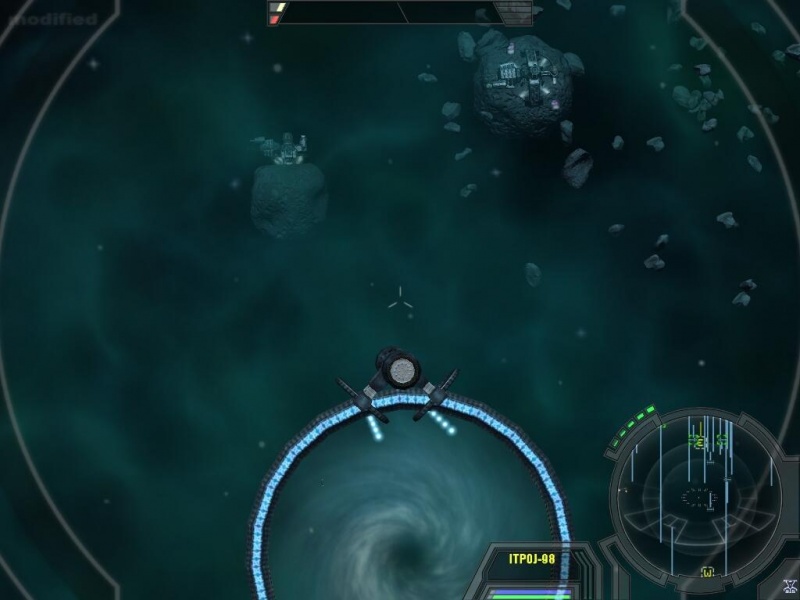Image resolution: width=800 pixels, height=600 pixels.
Task: Click the emblem icon beside the radar
Action: click(x=790, y=588)
